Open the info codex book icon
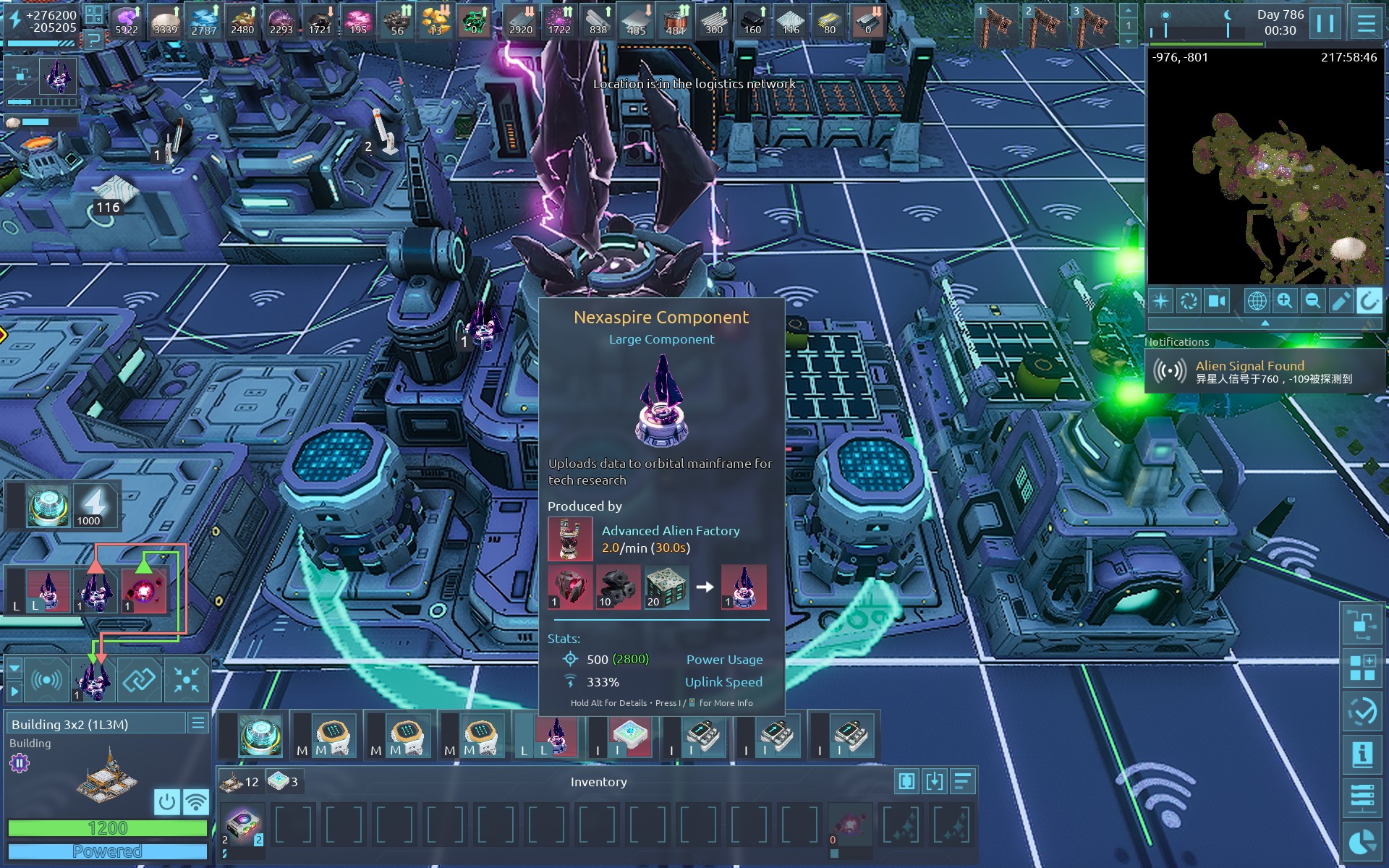Image resolution: width=1389 pixels, height=868 pixels. (x=1362, y=754)
